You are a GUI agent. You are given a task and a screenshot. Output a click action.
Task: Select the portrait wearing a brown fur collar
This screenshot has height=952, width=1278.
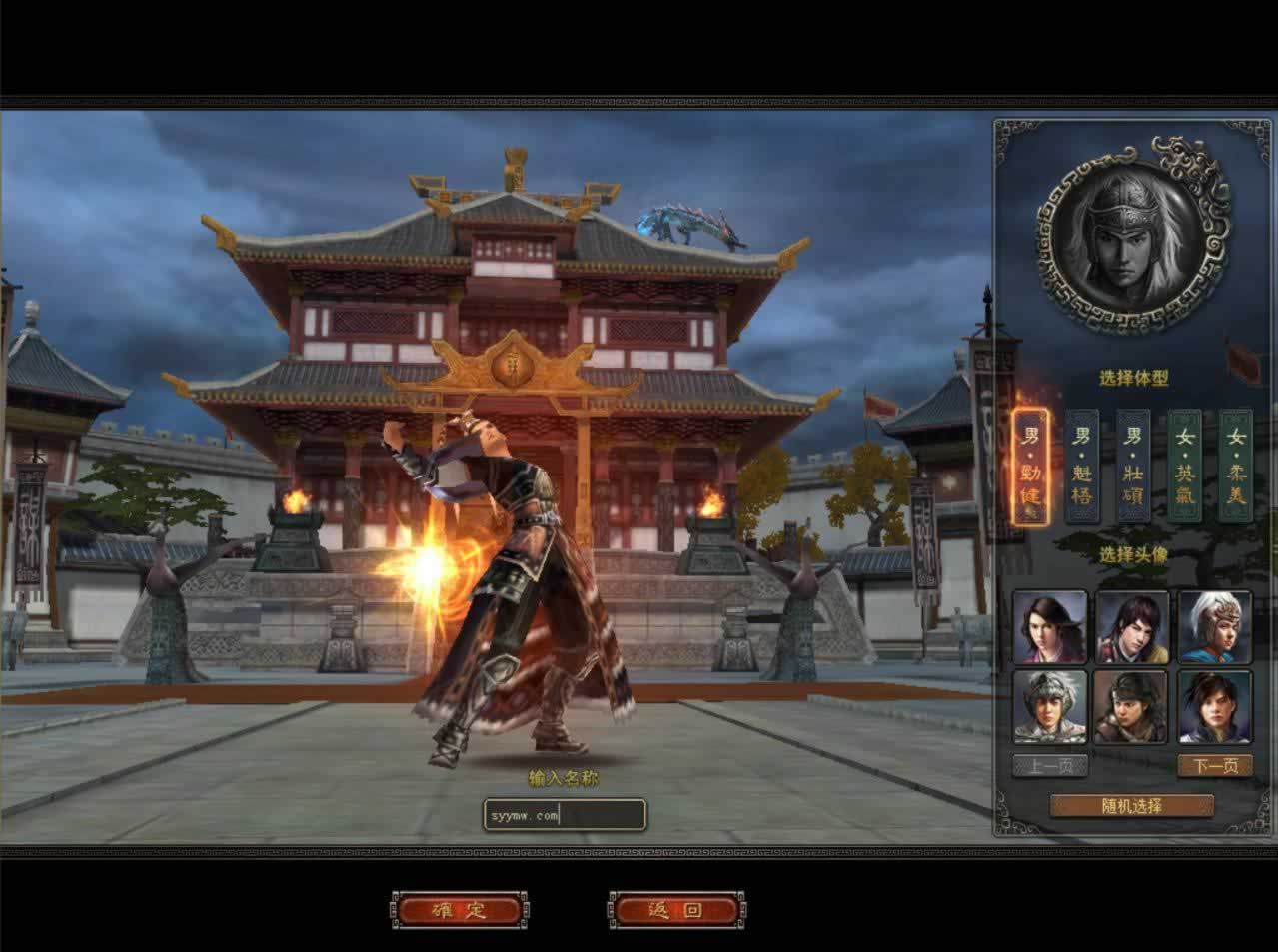point(1132,707)
